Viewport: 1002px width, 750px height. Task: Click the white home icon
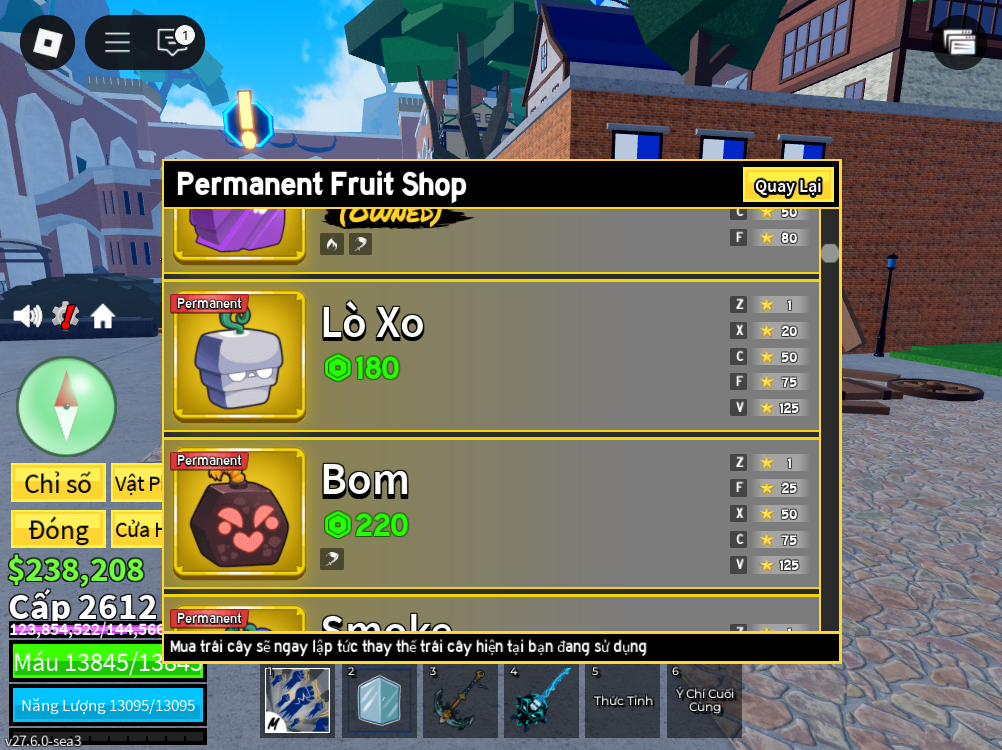(x=103, y=316)
